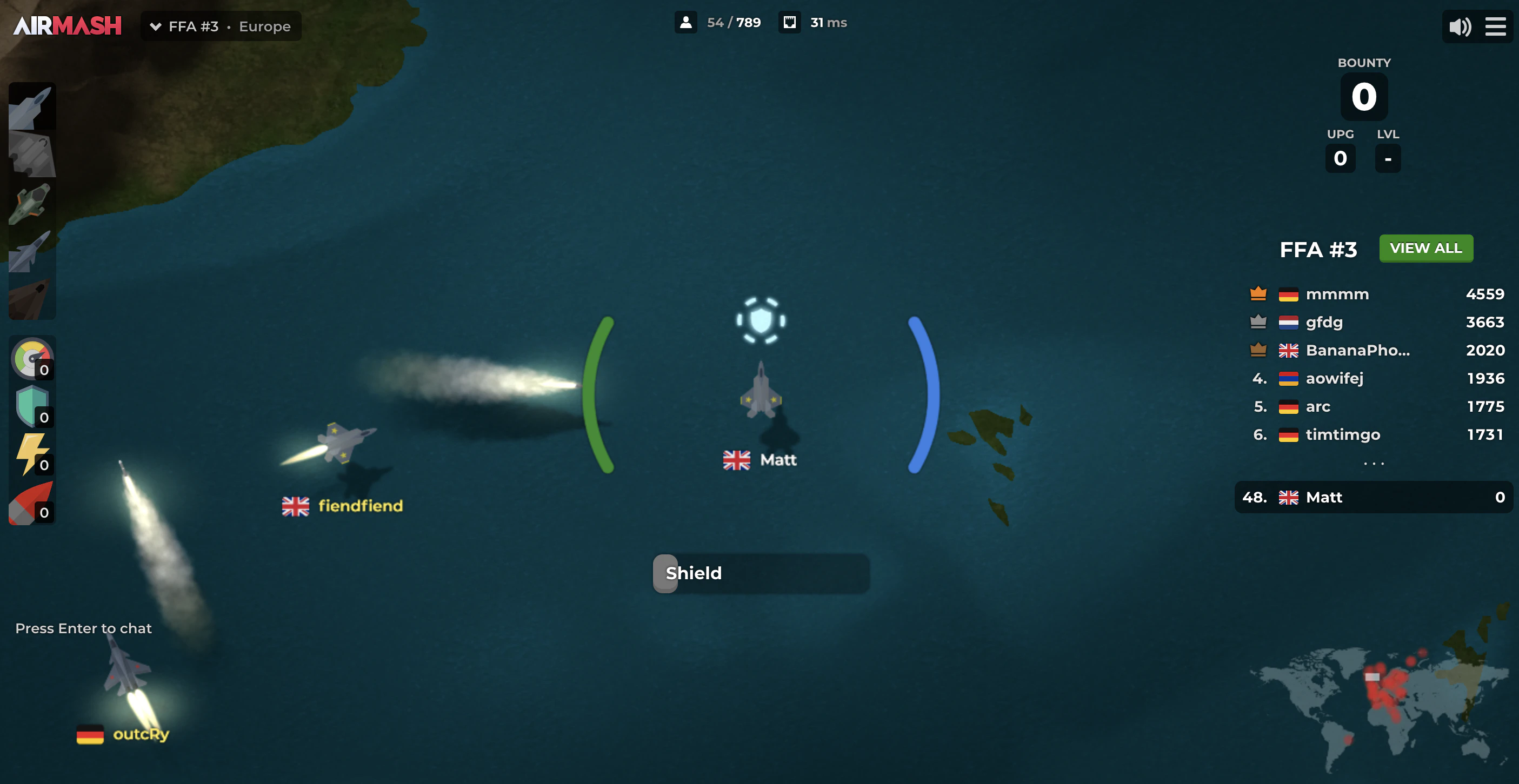Toggle the sound speaker icon
The height and width of the screenshot is (784, 1519).
tap(1460, 26)
